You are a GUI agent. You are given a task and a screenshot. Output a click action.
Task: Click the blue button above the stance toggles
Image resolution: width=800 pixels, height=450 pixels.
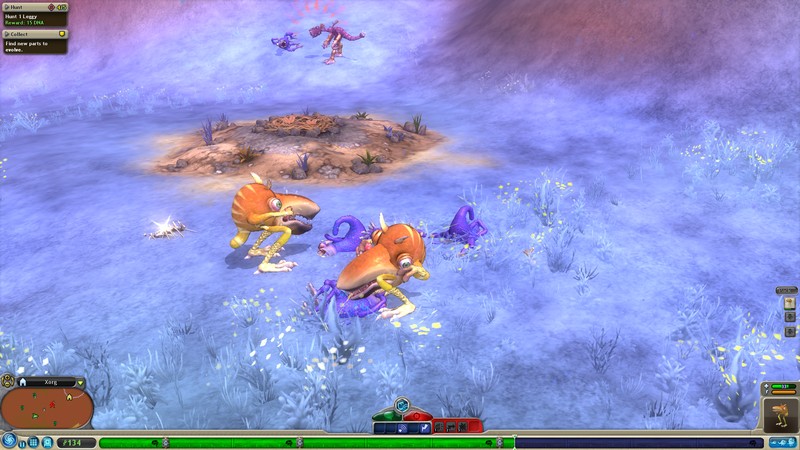[x=401, y=405]
